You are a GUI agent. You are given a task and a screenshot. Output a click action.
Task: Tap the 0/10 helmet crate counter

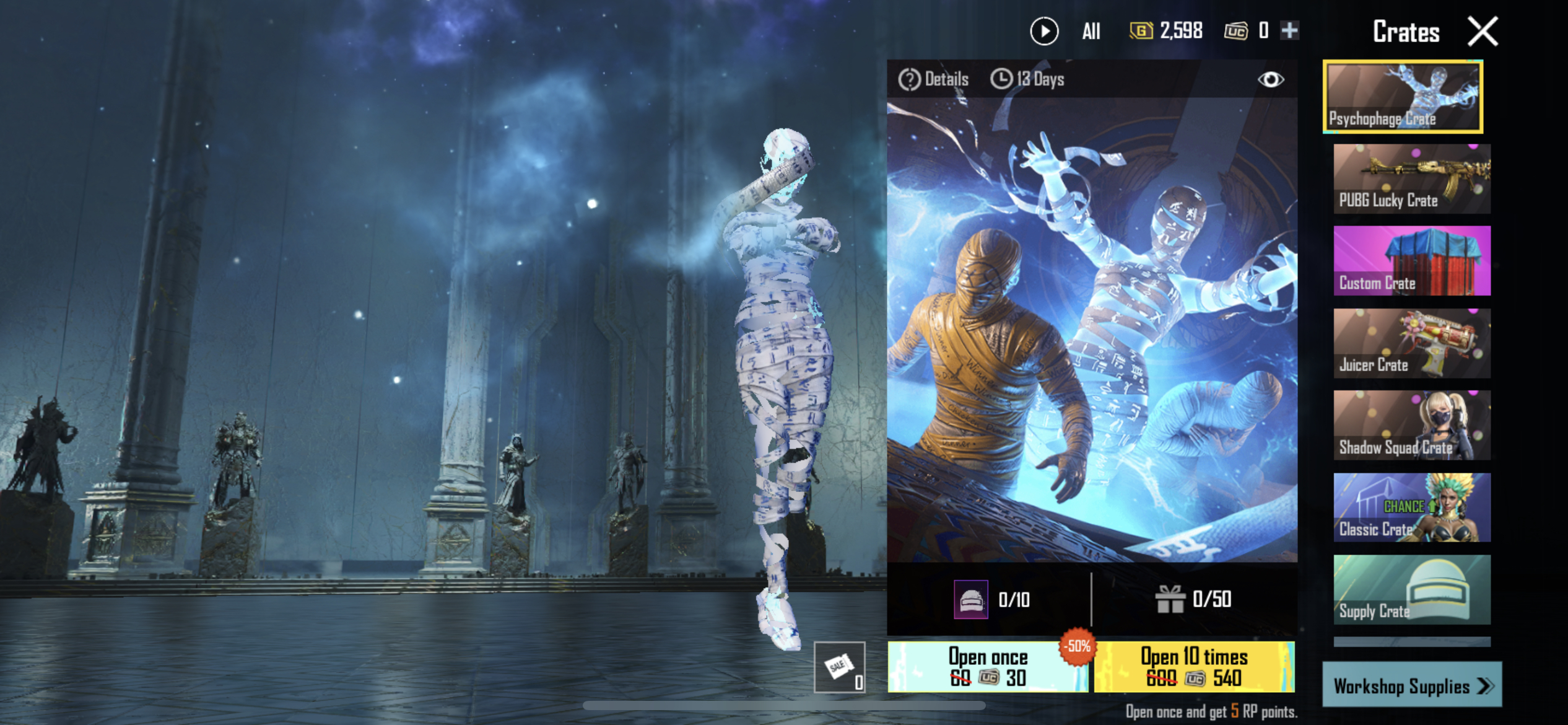coord(992,599)
